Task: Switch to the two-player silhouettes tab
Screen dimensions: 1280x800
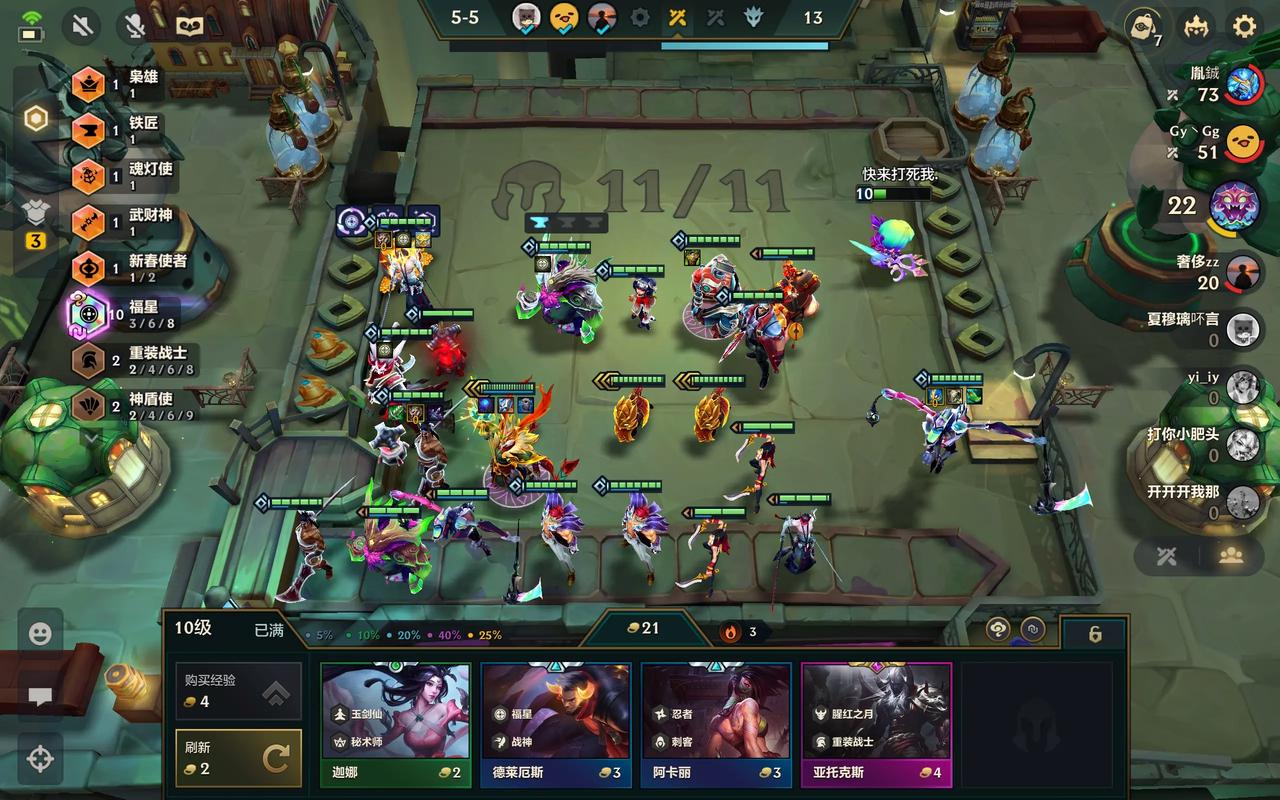Action: point(1231,557)
